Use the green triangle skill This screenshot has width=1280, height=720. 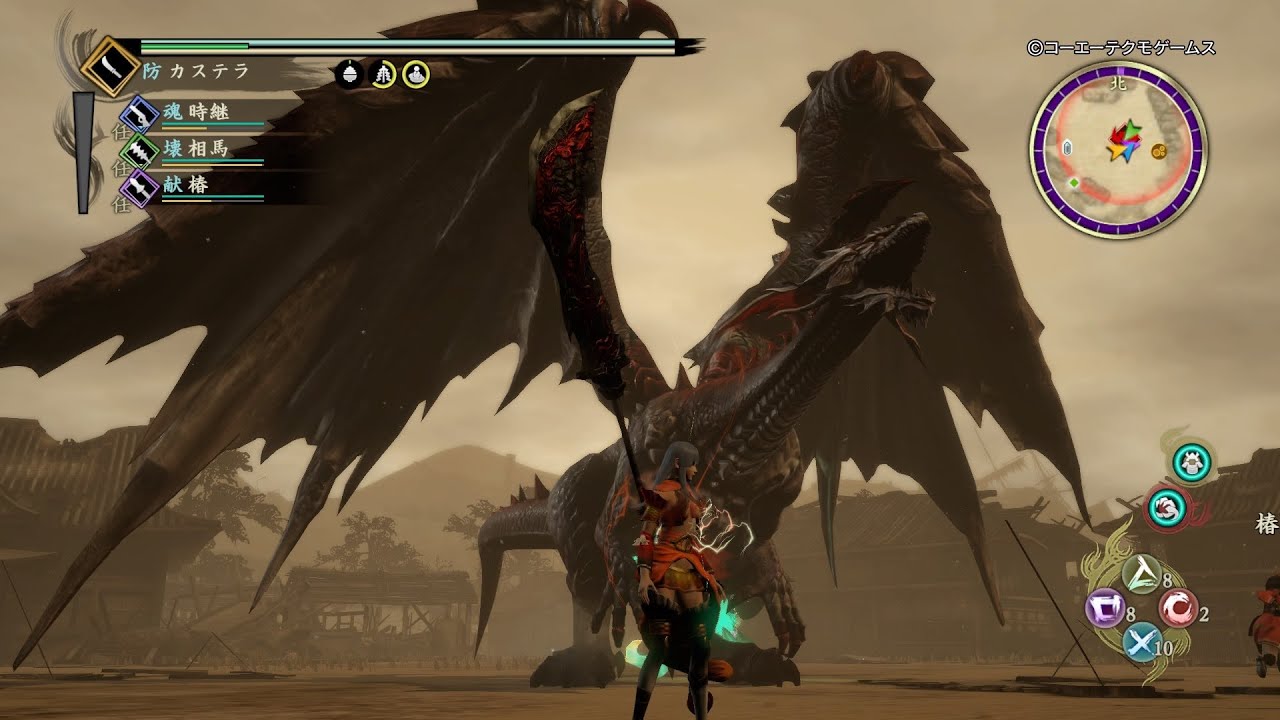[1140, 574]
